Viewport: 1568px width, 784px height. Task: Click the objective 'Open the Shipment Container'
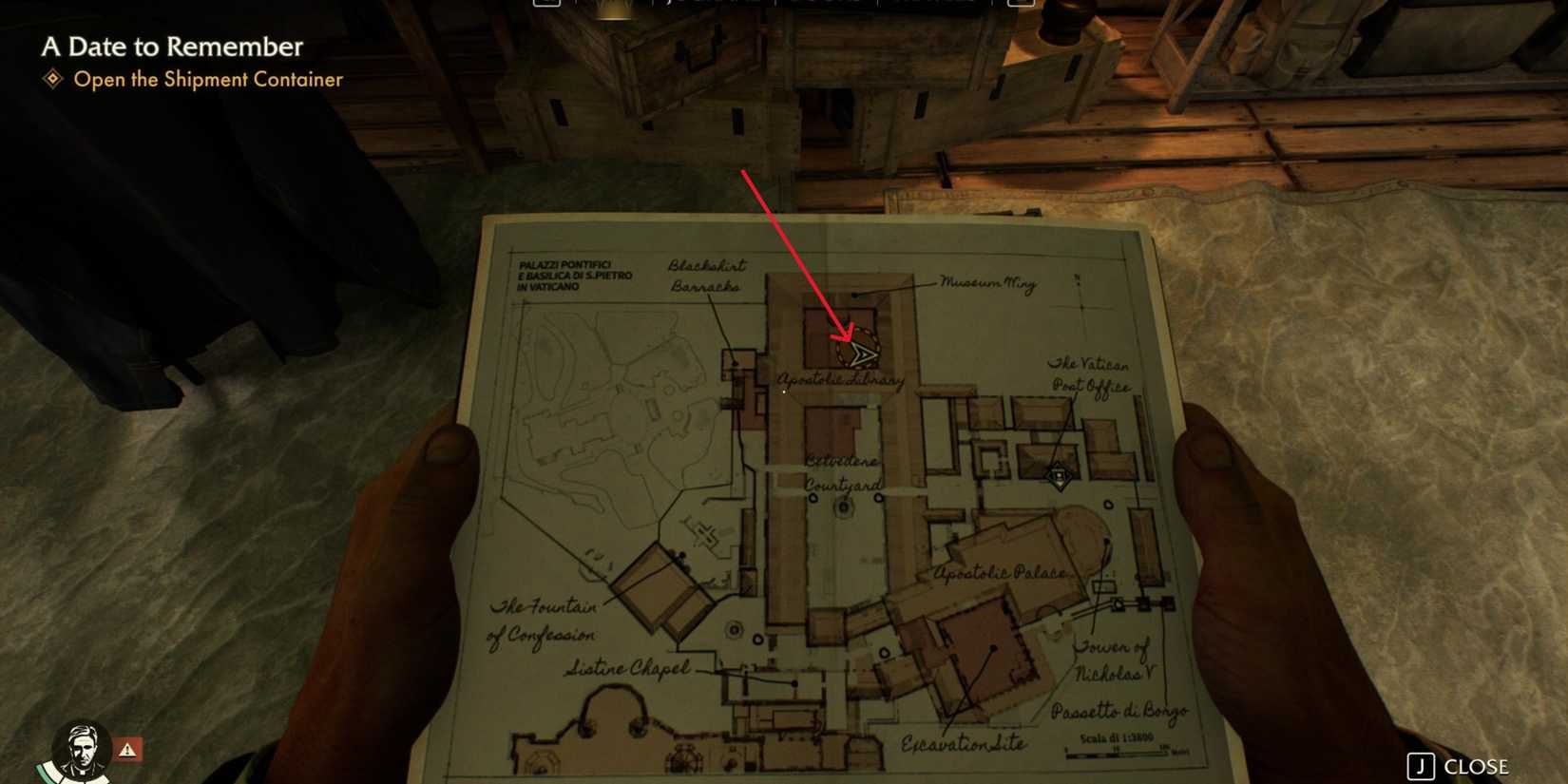tap(207, 81)
